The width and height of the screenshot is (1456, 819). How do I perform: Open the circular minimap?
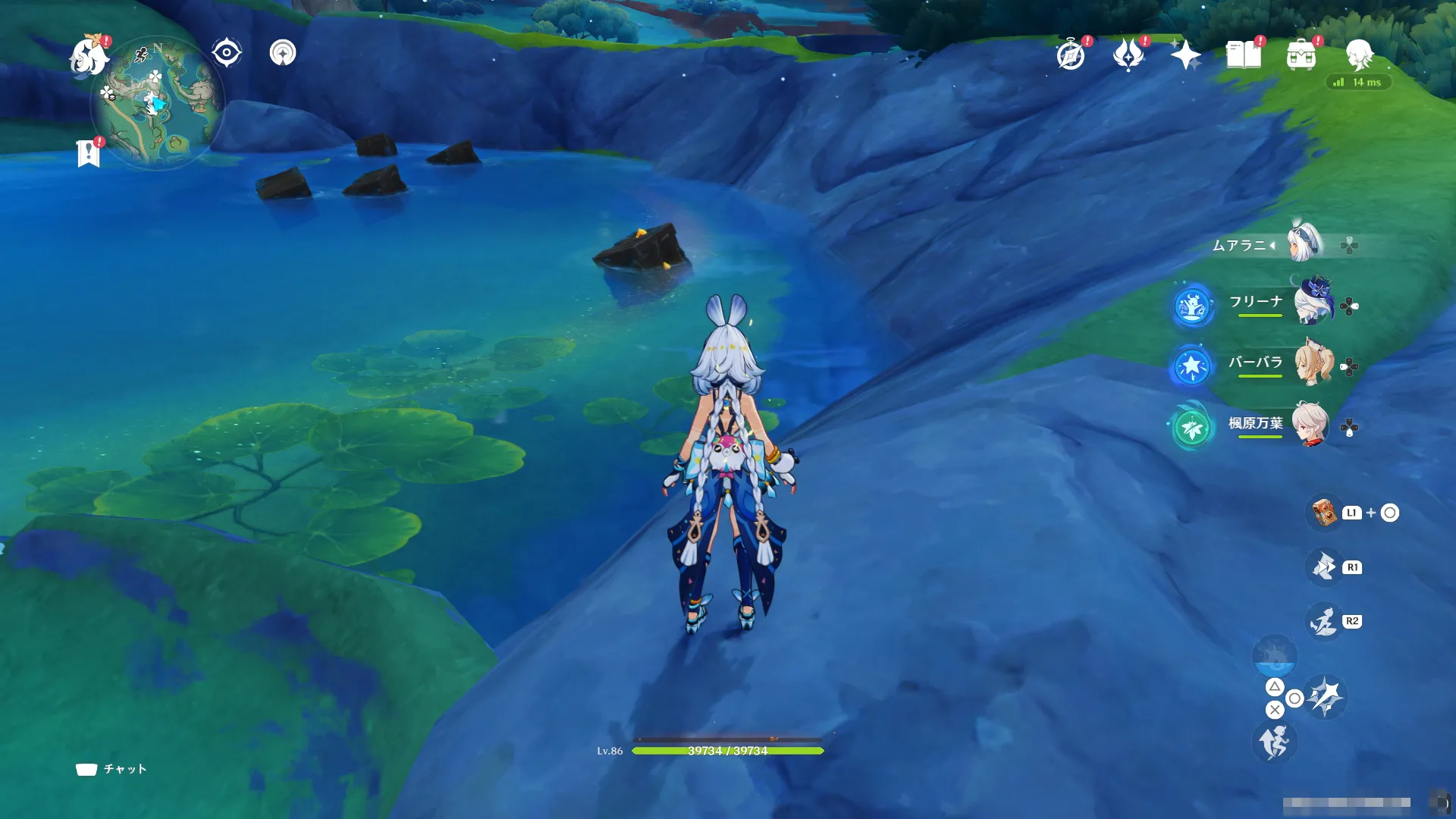coord(158,103)
